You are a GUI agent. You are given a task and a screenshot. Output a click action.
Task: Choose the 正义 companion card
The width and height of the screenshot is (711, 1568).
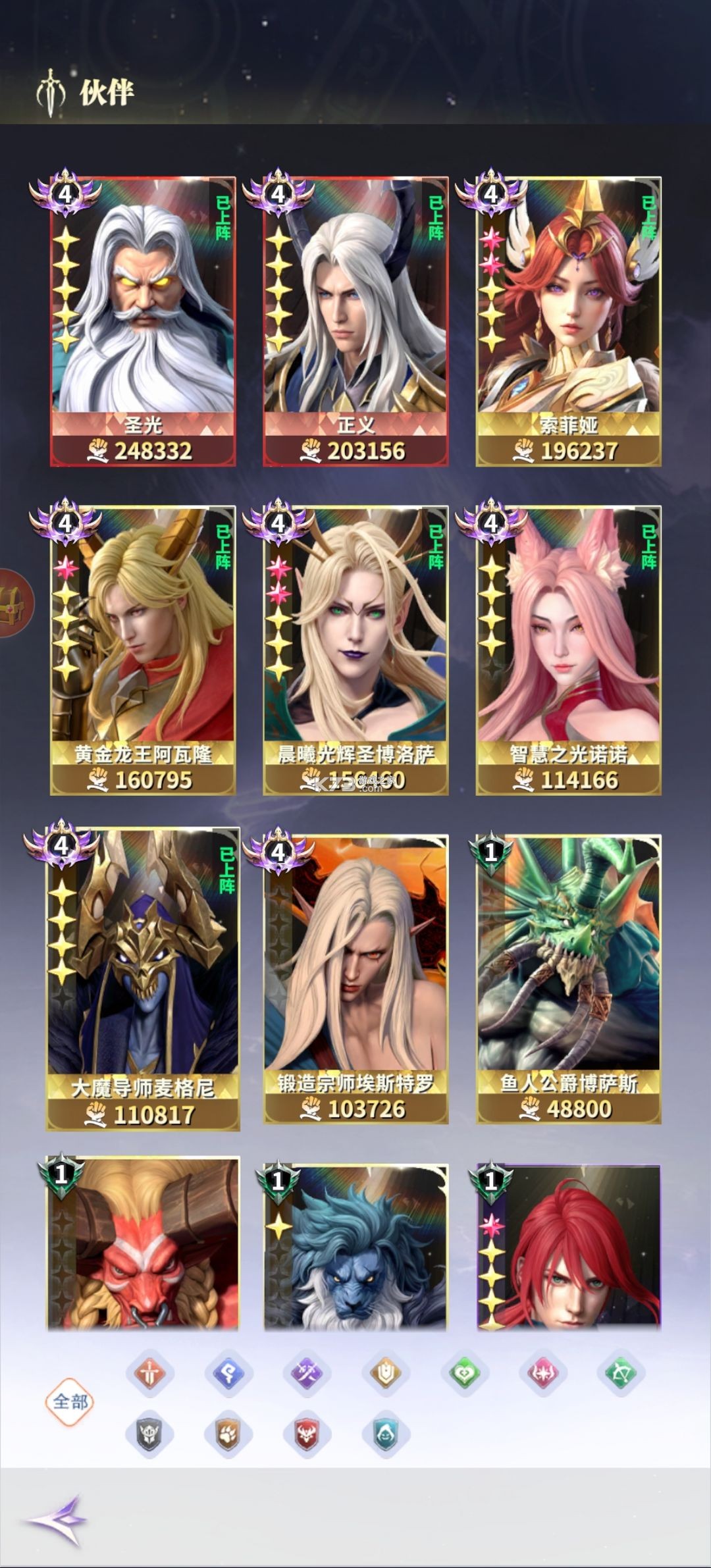pos(355,321)
